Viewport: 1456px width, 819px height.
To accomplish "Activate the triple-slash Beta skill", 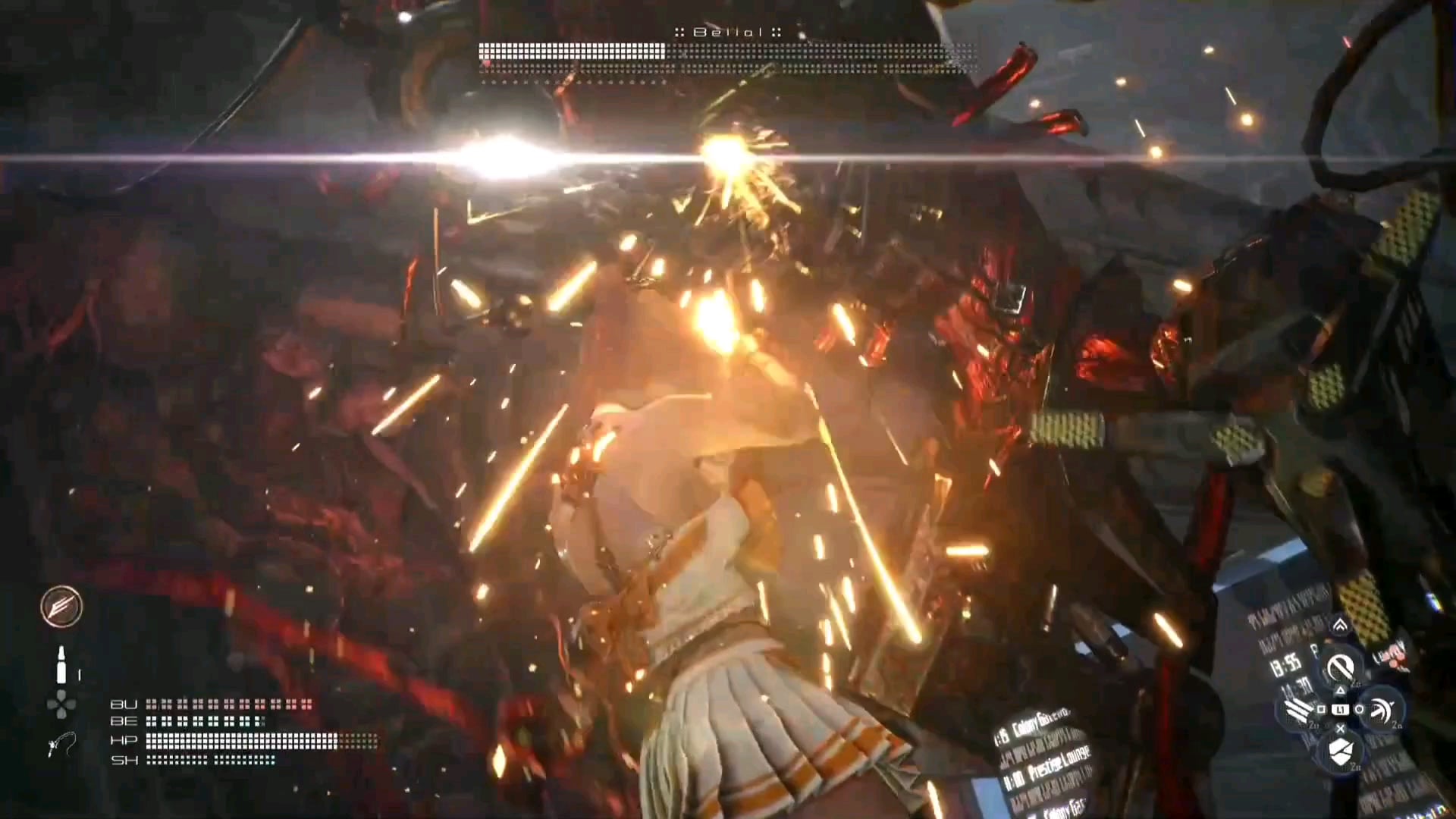I will 1299,711.
